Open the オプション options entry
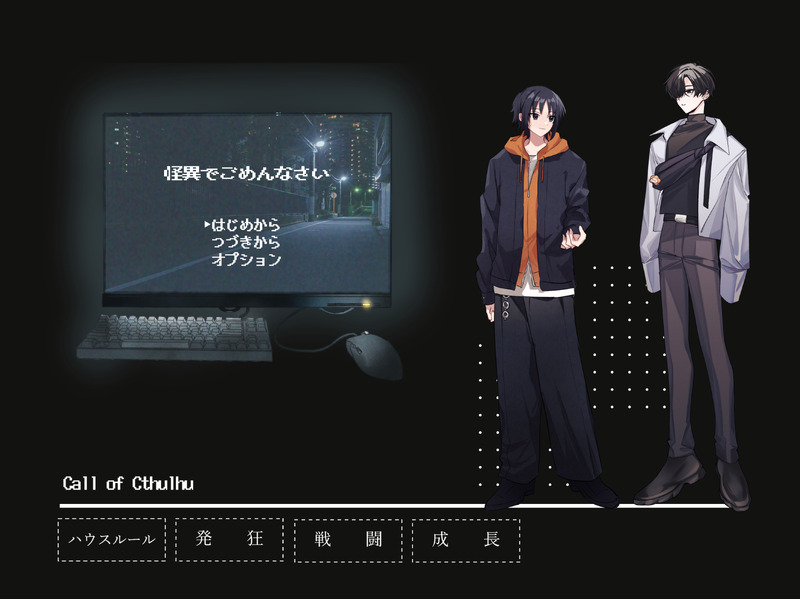 (x=246, y=260)
